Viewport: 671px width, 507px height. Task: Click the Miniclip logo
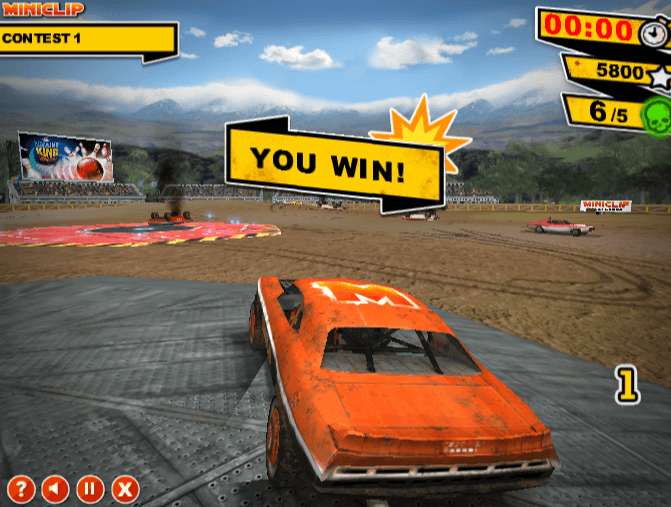[x=43, y=9]
